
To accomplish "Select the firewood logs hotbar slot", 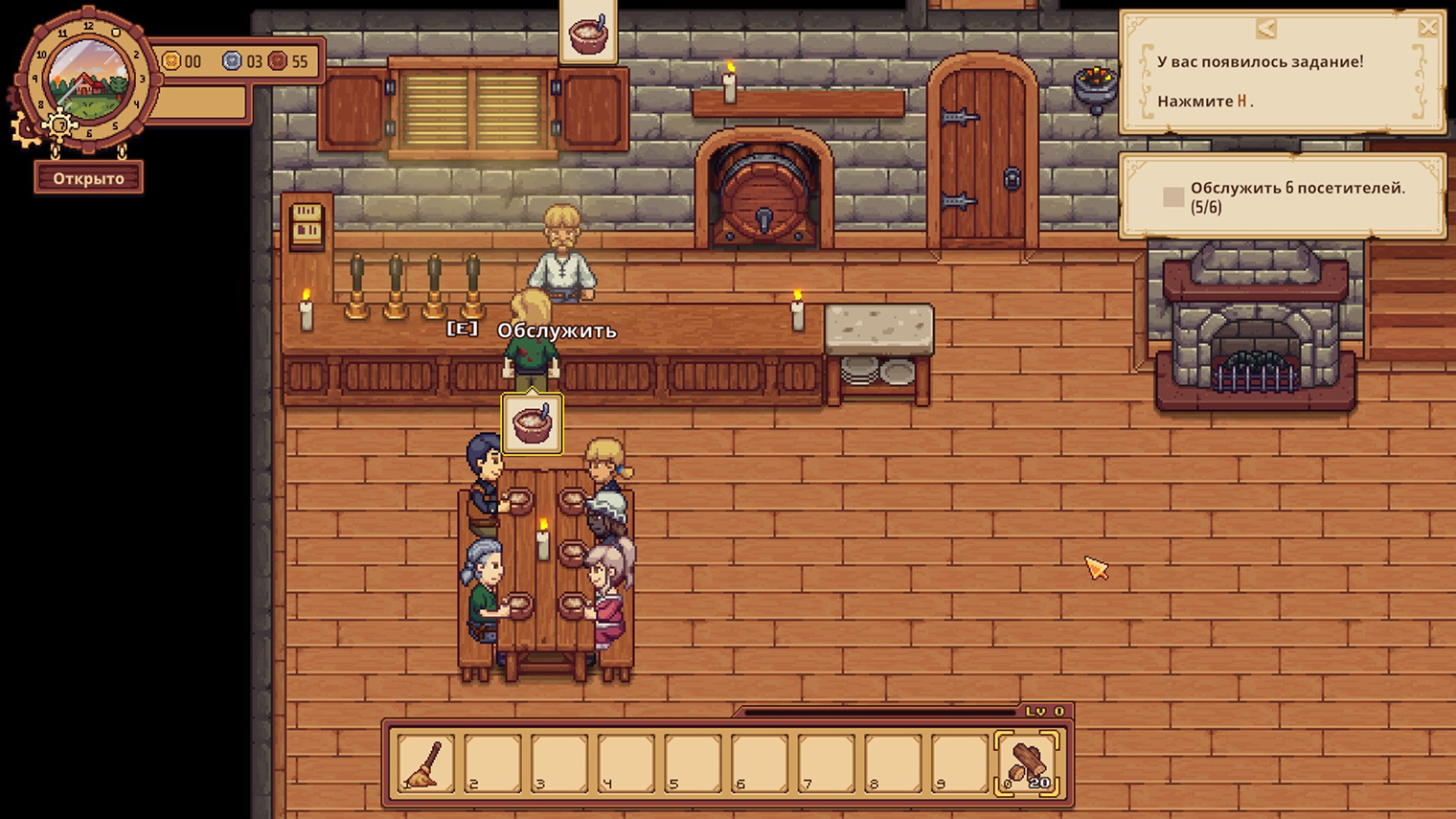I will pyautogui.click(x=1028, y=763).
